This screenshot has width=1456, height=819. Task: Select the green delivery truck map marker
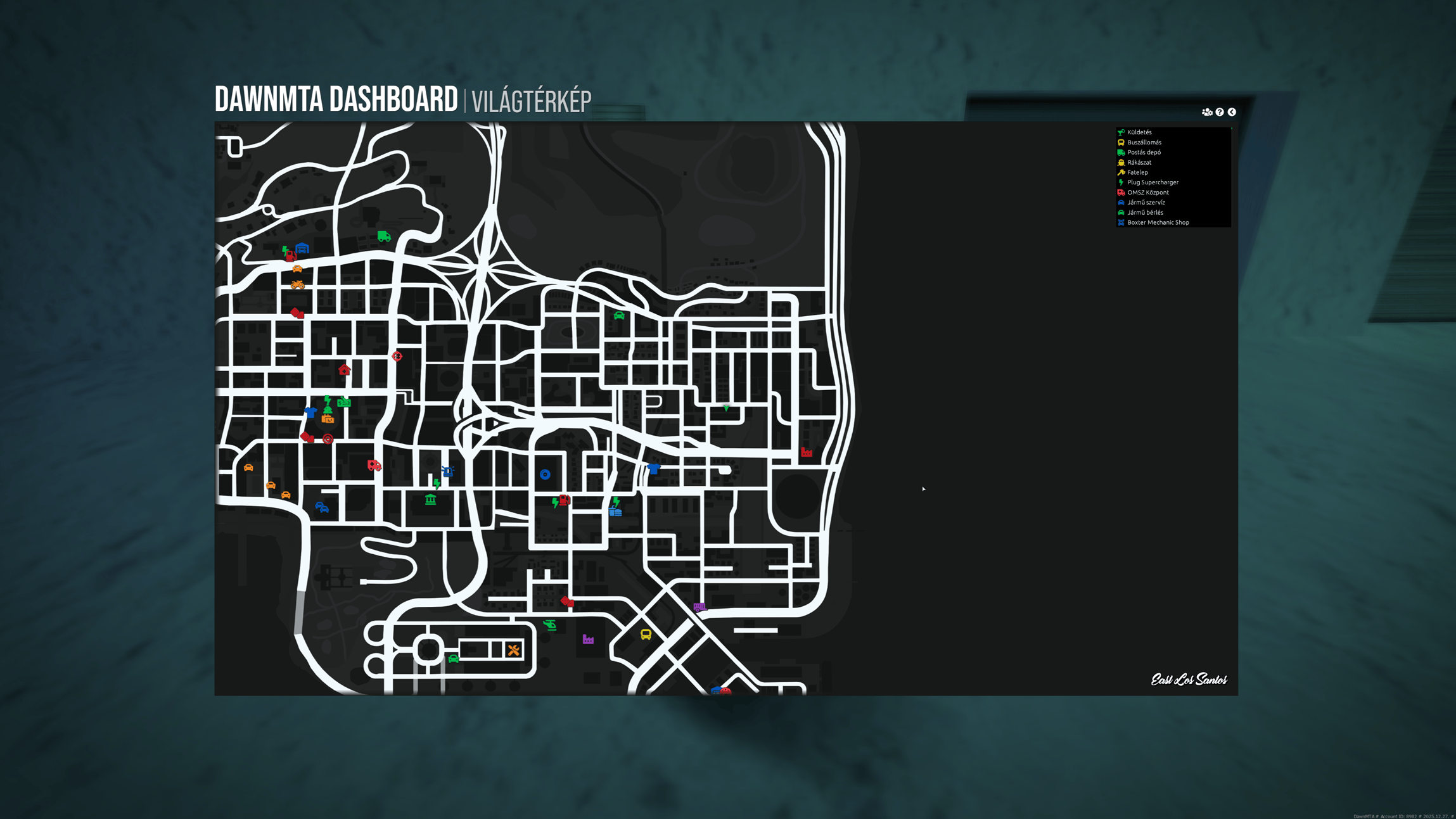click(384, 236)
